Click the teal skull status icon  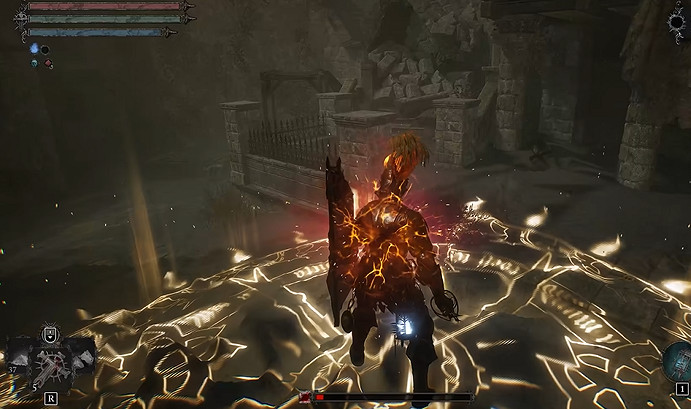(35, 63)
